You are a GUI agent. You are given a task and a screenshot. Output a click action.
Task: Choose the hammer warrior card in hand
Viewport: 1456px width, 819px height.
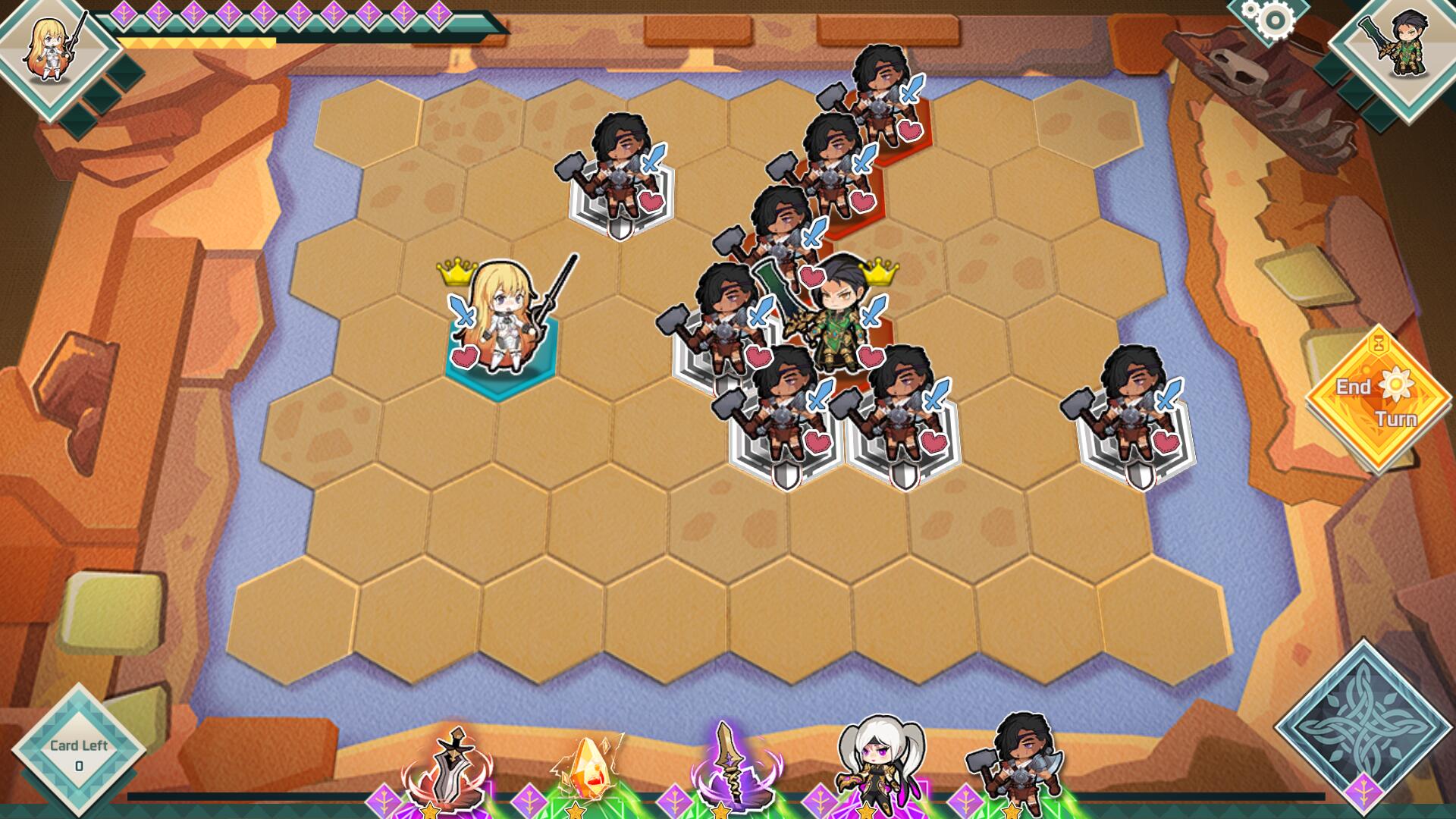coord(1018,762)
